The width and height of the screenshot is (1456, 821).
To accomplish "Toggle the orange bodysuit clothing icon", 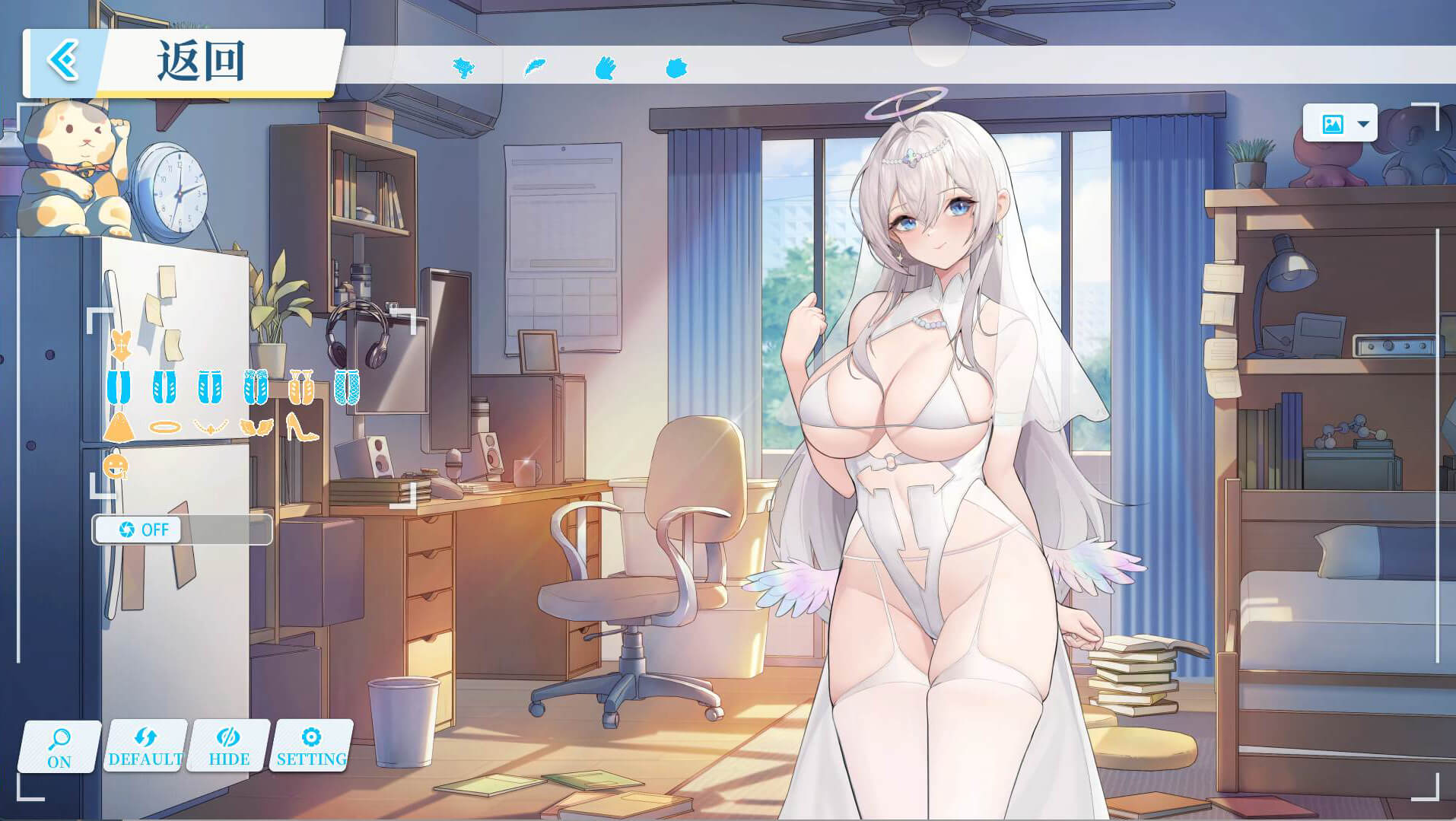I will [120, 346].
